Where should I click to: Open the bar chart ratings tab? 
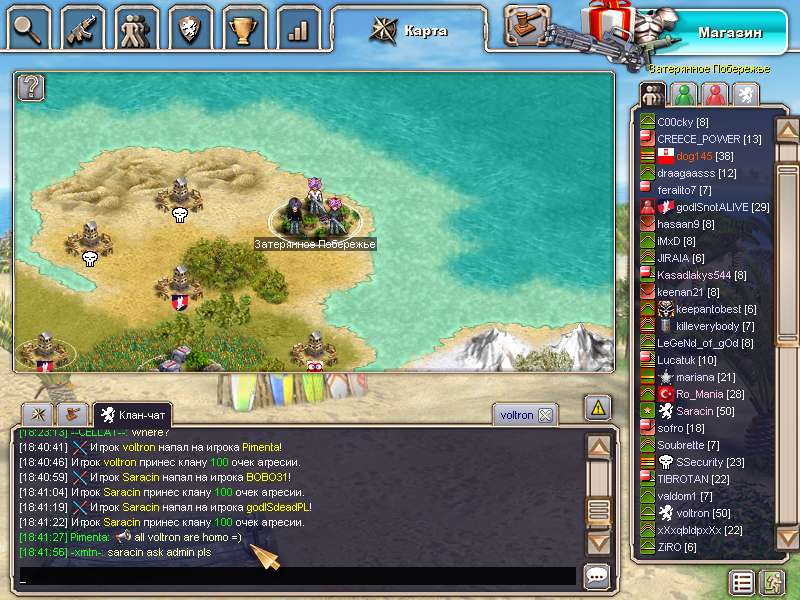tap(297, 27)
